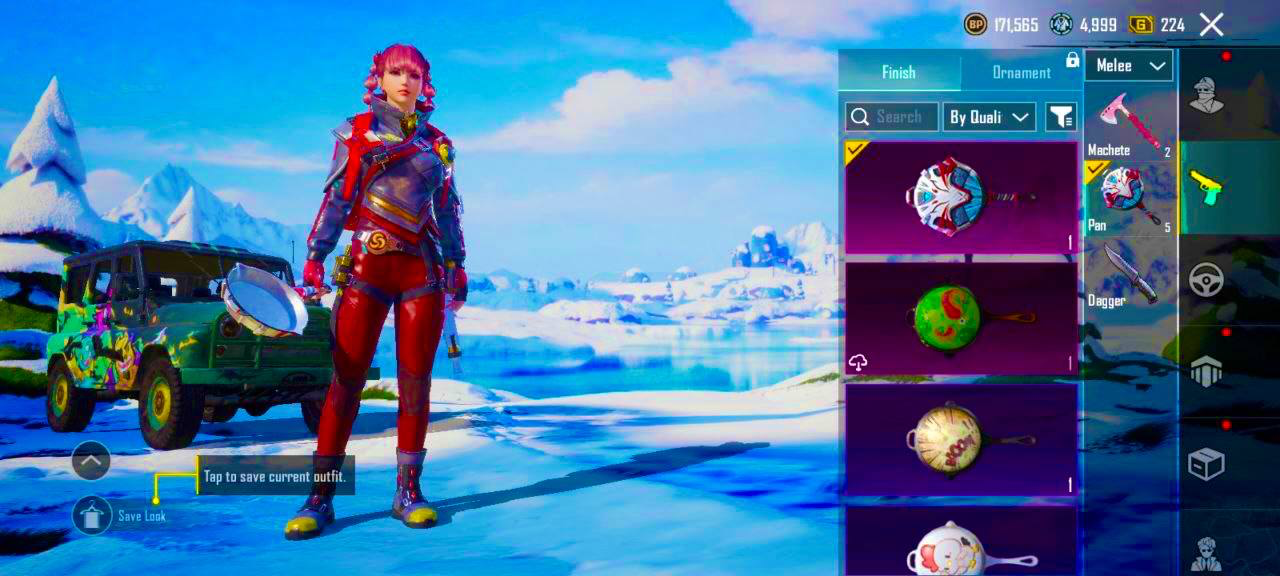Click the skin Search field
The height and width of the screenshot is (576, 1280).
(x=891, y=117)
